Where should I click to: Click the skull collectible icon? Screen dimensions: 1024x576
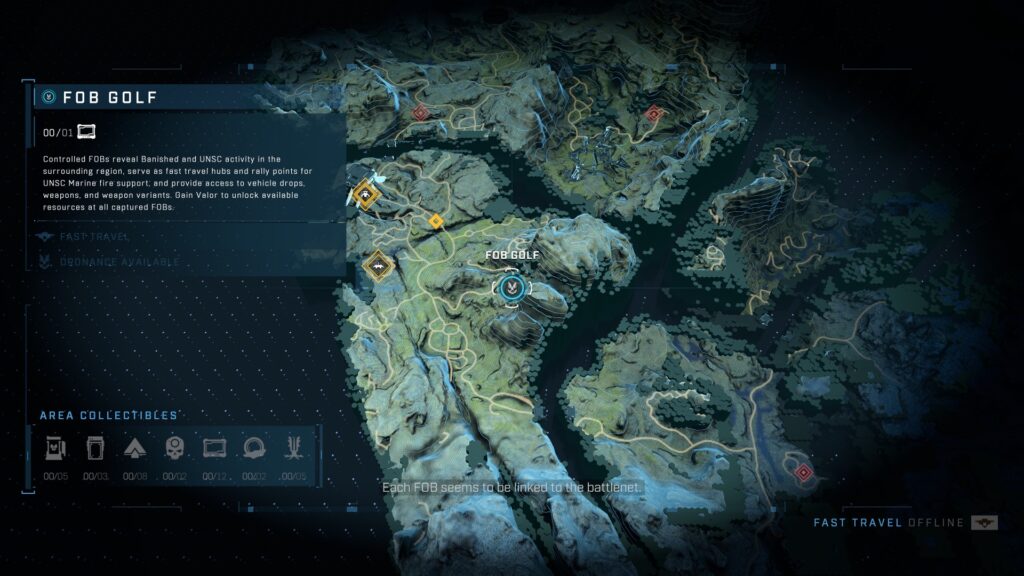tap(174, 448)
